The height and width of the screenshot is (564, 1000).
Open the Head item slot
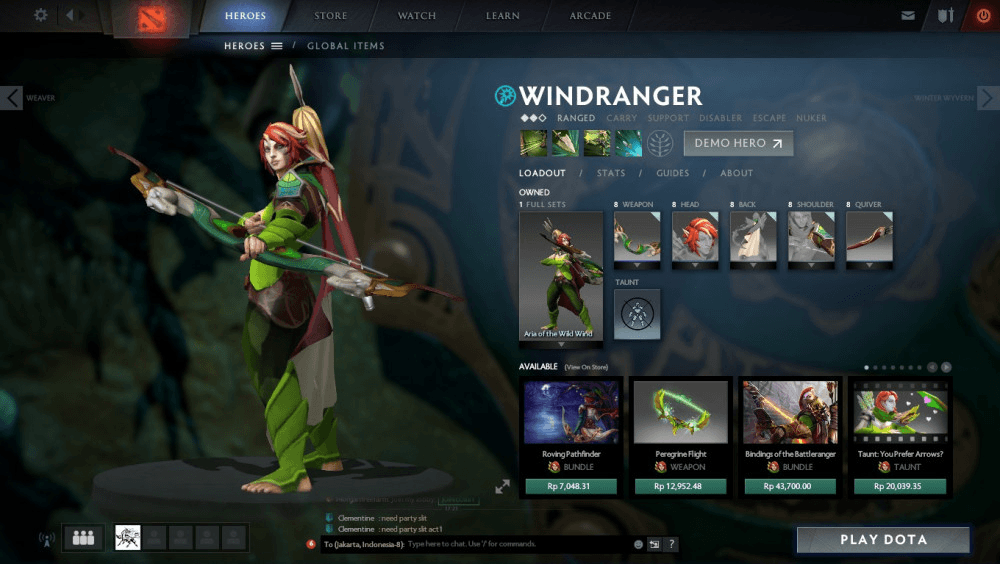point(696,237)
